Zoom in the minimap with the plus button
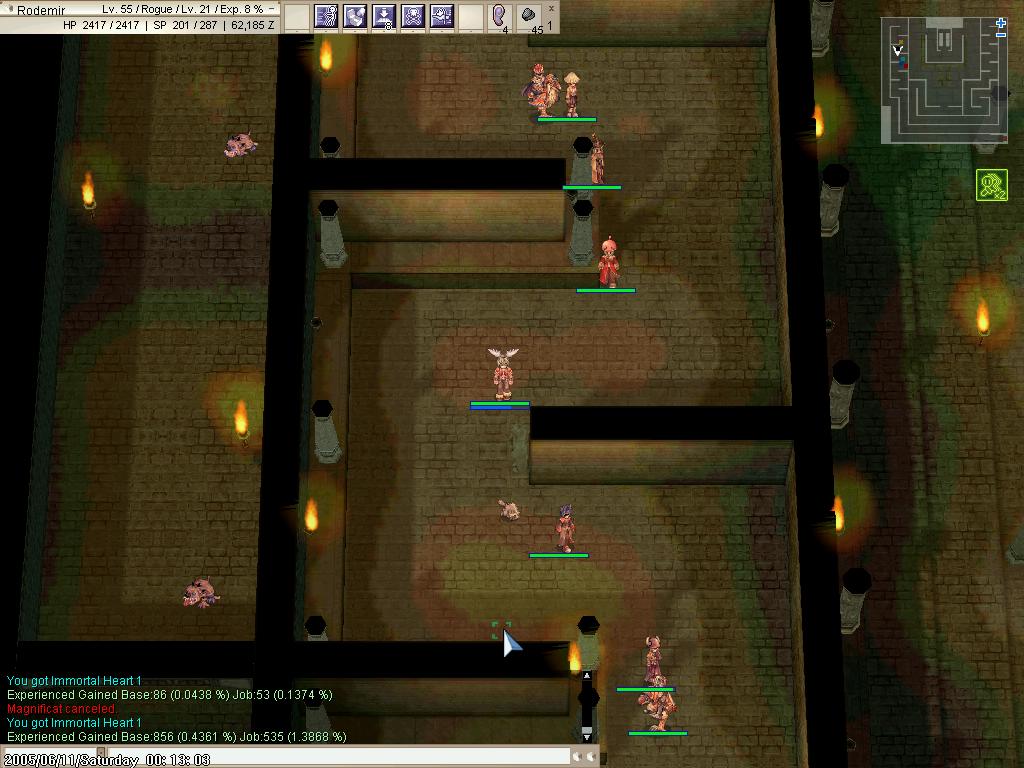1024x768 pixels. coord(1001,23)
